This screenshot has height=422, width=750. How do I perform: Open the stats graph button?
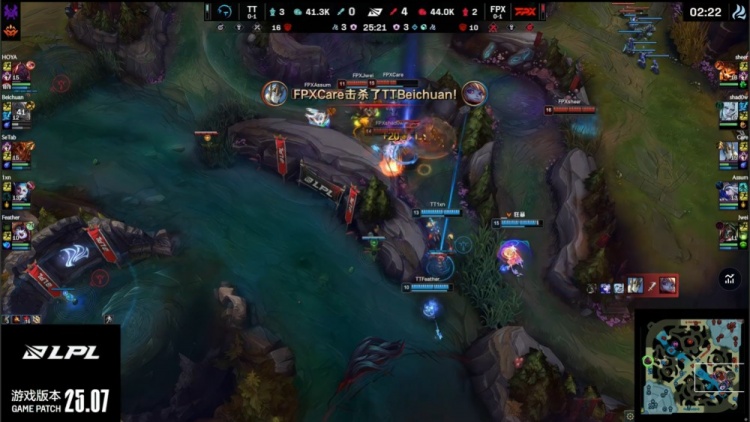728,280
